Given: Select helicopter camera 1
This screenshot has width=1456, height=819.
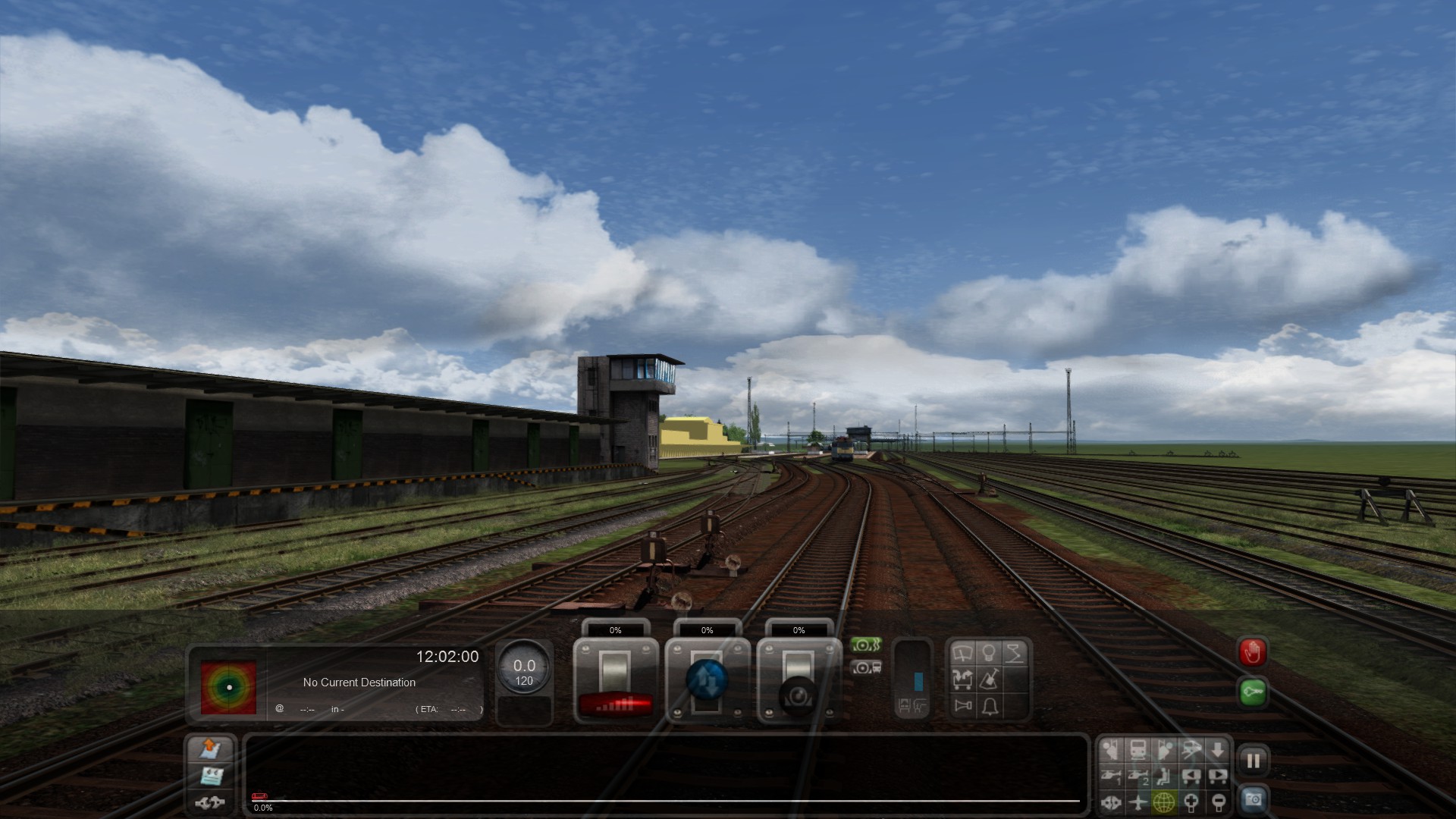Looking at the screenshot, I should 1111,776.
